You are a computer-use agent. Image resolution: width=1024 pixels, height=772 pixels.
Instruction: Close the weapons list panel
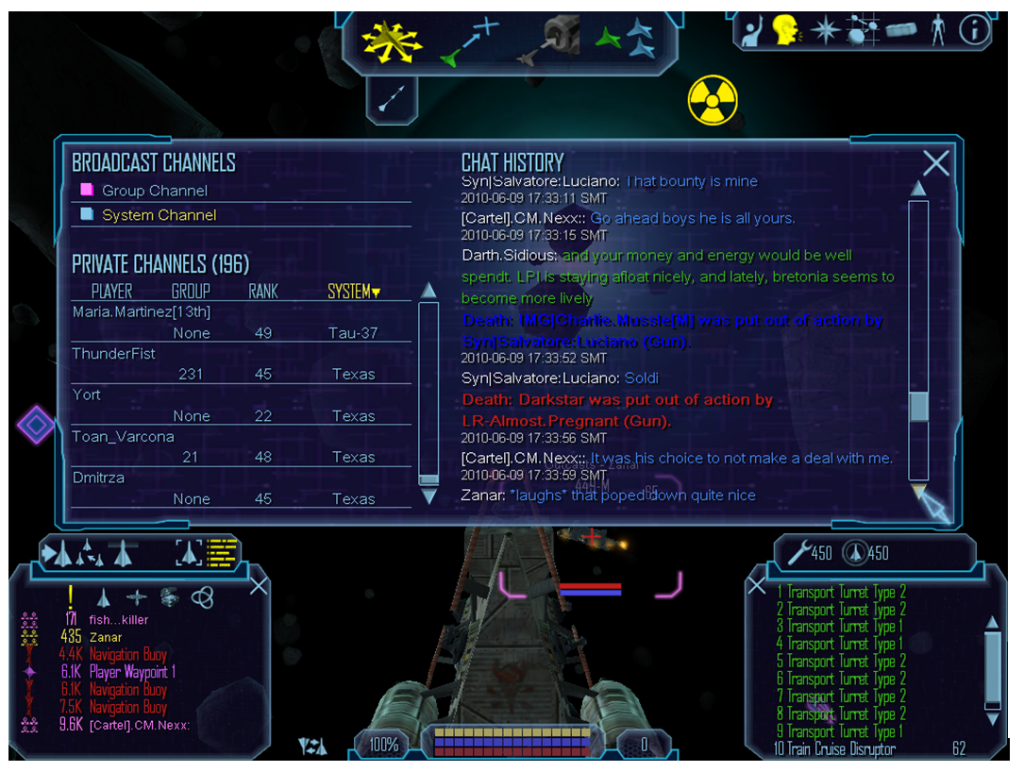point(757,586)
